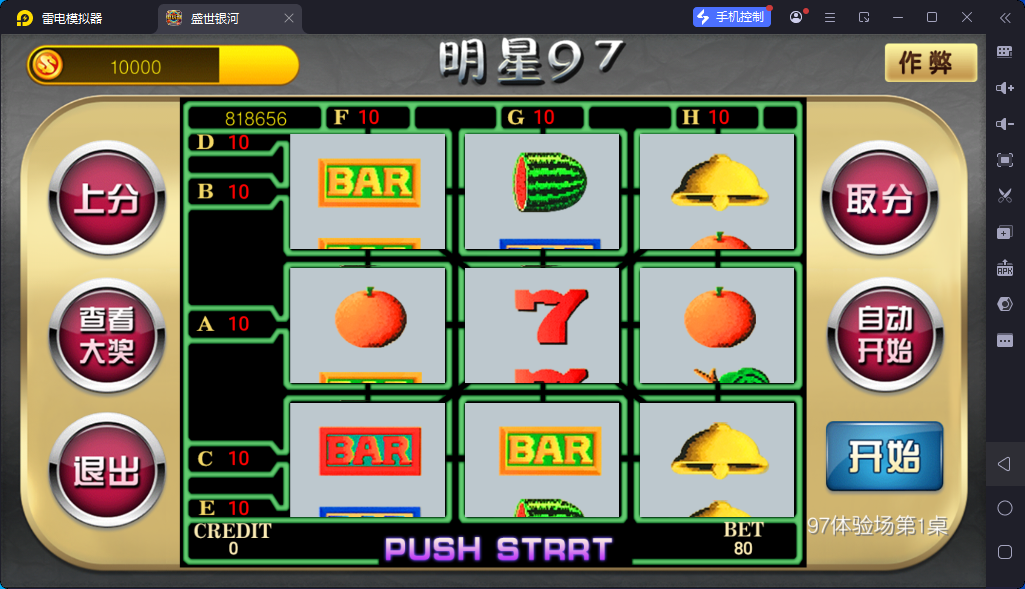The height and width of the screenshot is (589, 1025).
Task: Click the emulator back triangle button
Action: point(1005,464)
